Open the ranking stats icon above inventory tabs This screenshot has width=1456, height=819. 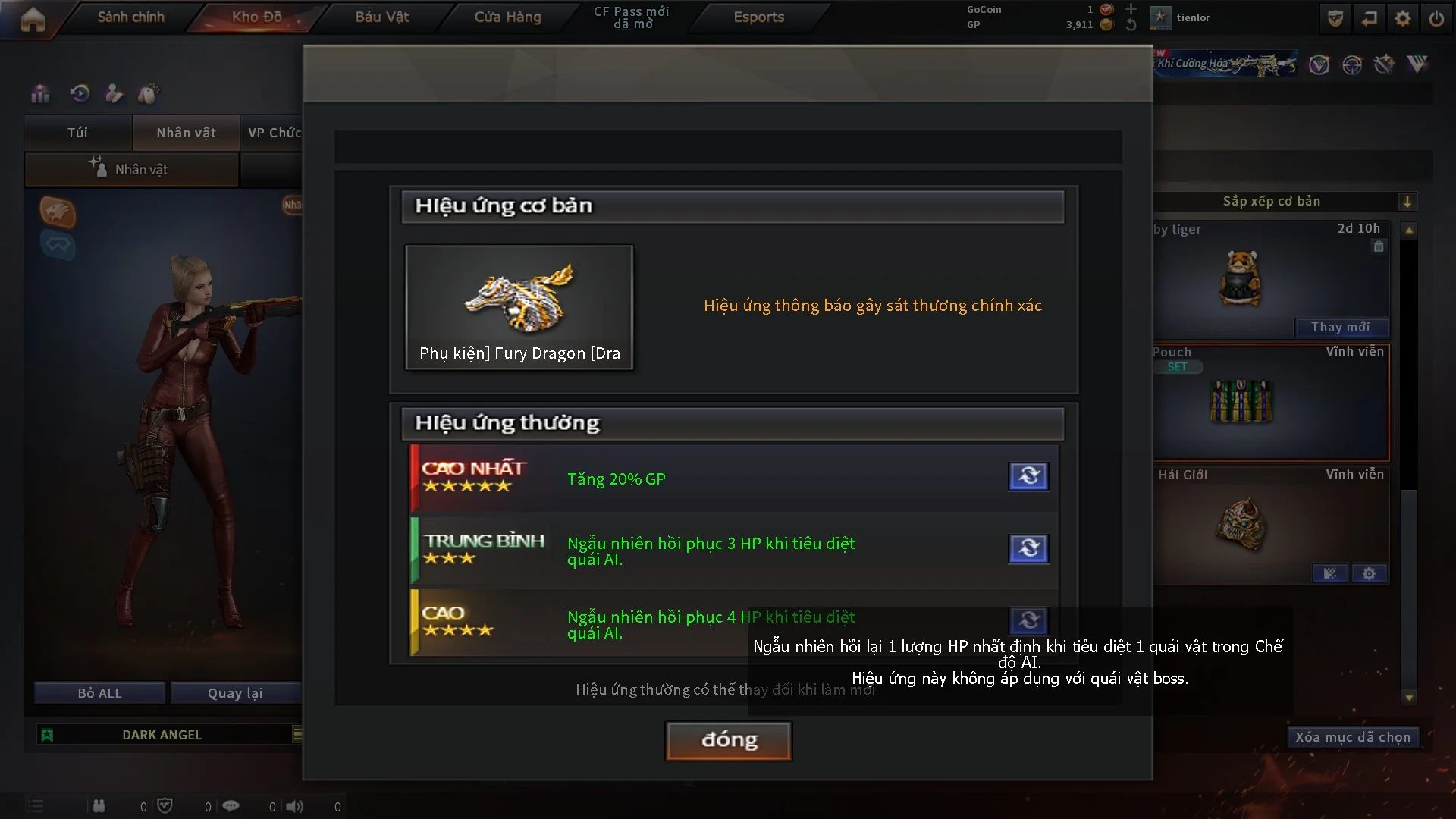[x=39, y=93]
